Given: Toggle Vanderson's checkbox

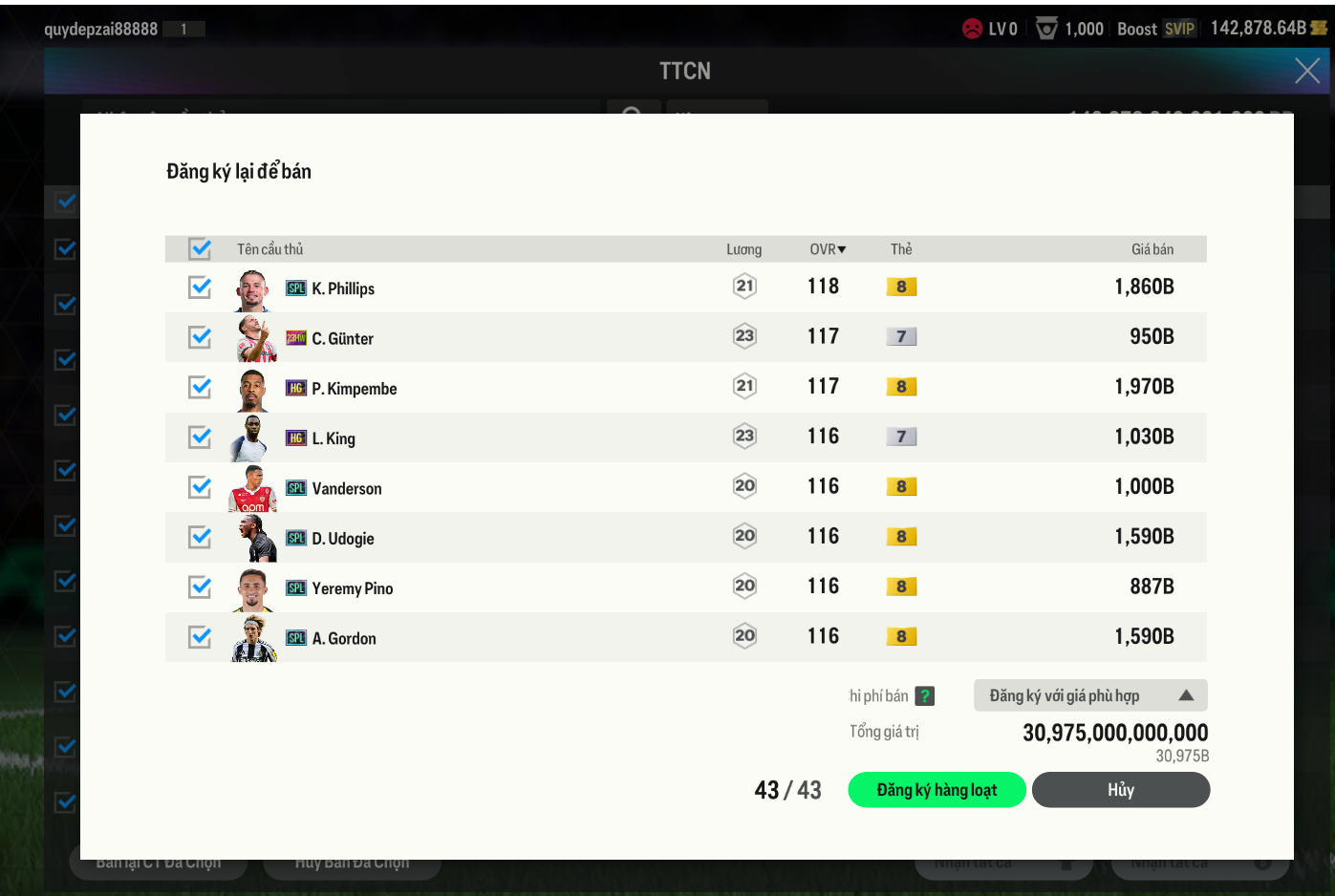Looking at the screenshot, I should coord(200,487).
